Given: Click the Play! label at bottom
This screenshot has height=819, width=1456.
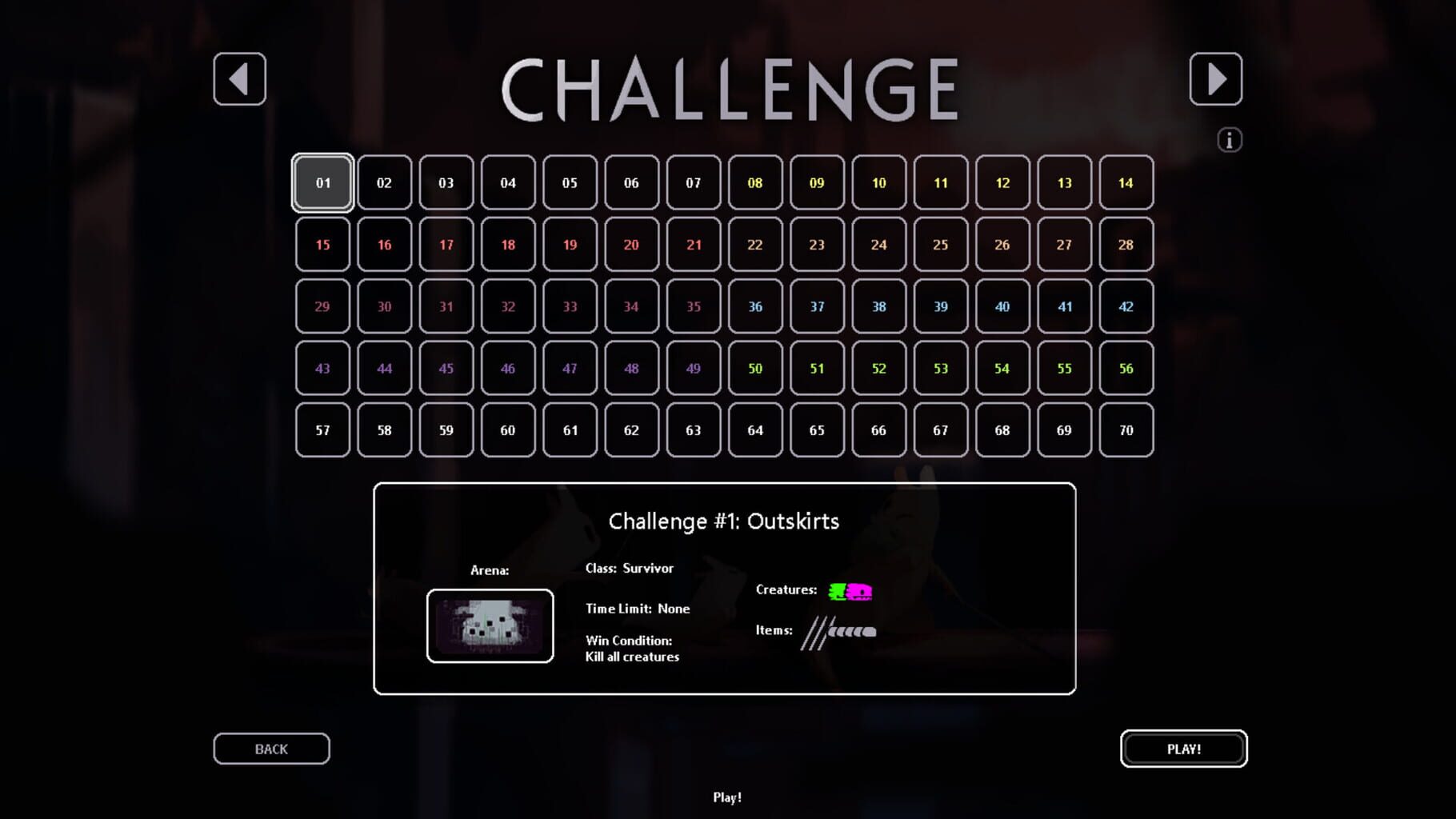Looking at the screenshot, I should point(726,797).
